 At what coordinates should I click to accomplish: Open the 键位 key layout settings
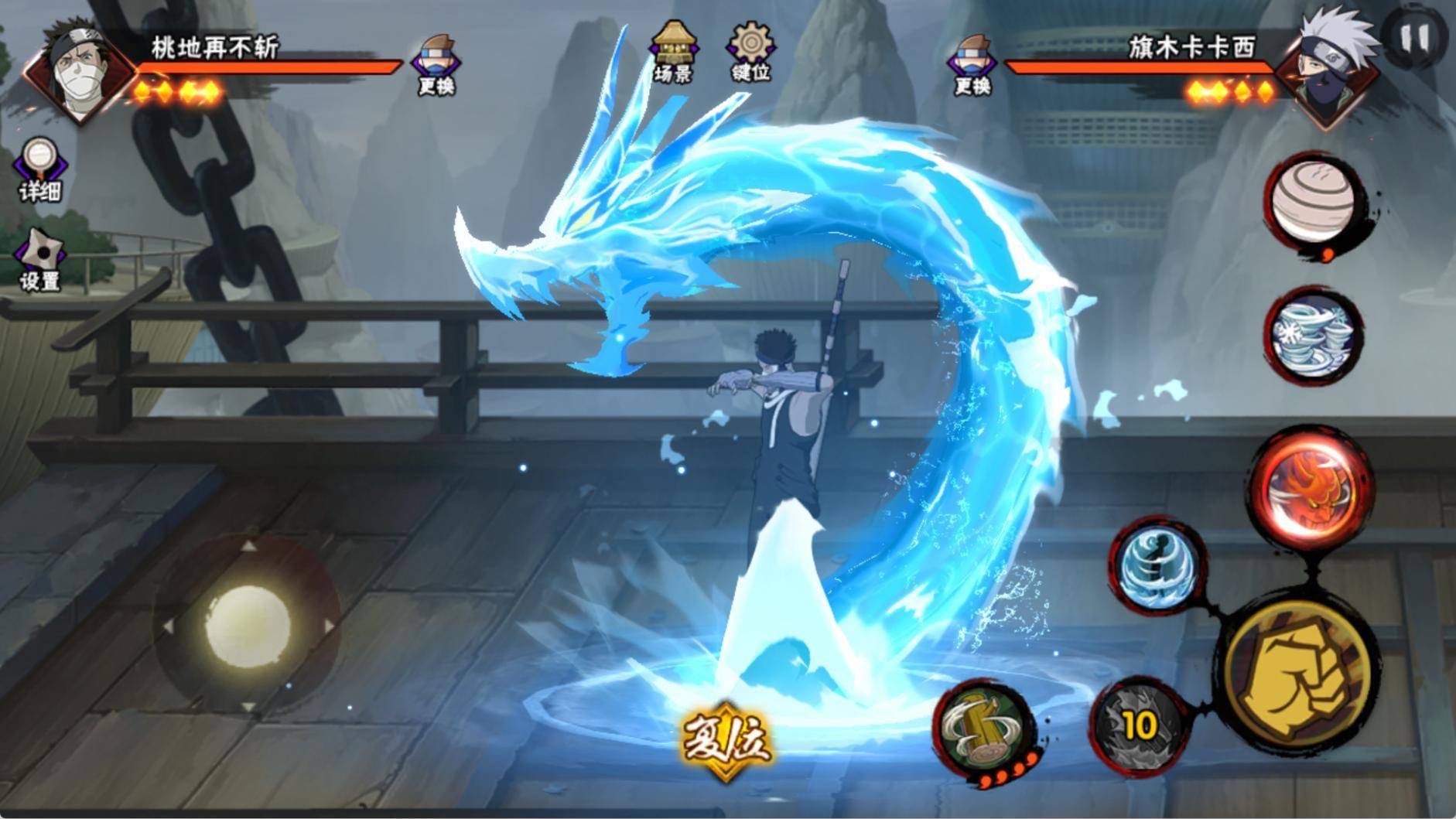[750, 51]
